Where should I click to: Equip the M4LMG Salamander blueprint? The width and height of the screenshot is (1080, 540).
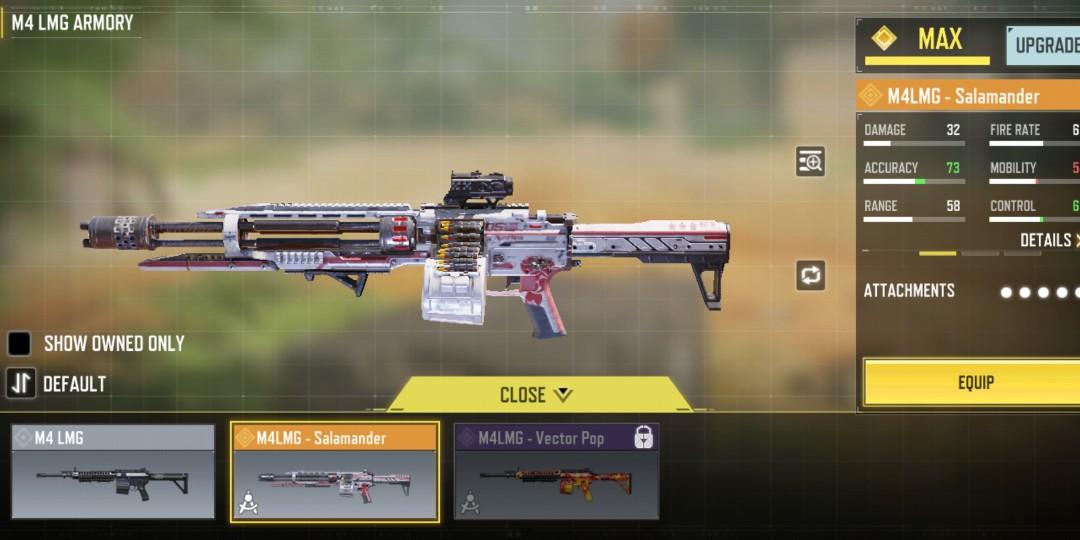click(975, 382)
